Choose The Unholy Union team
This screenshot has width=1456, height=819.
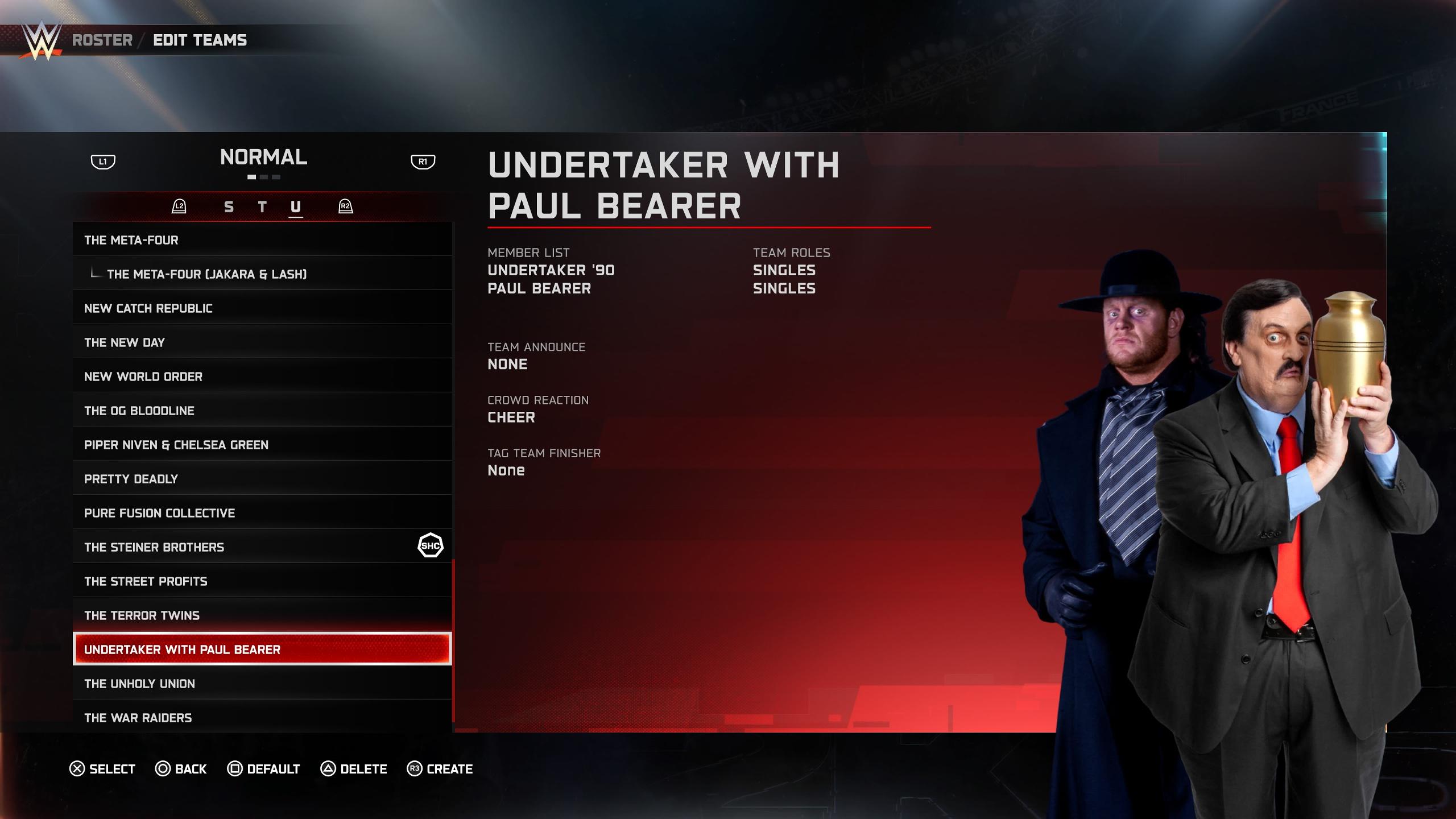pyautogui.click(x=262, y=684)
